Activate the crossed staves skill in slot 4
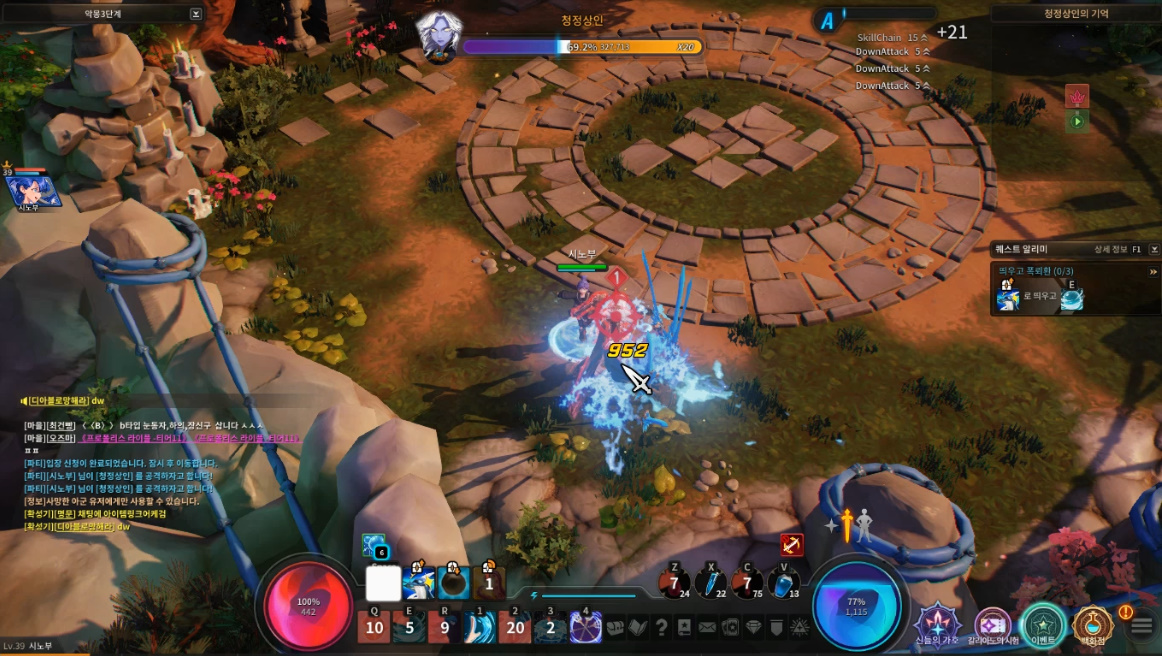Viewport: 1162px width, 656px height. click(585, 627)
